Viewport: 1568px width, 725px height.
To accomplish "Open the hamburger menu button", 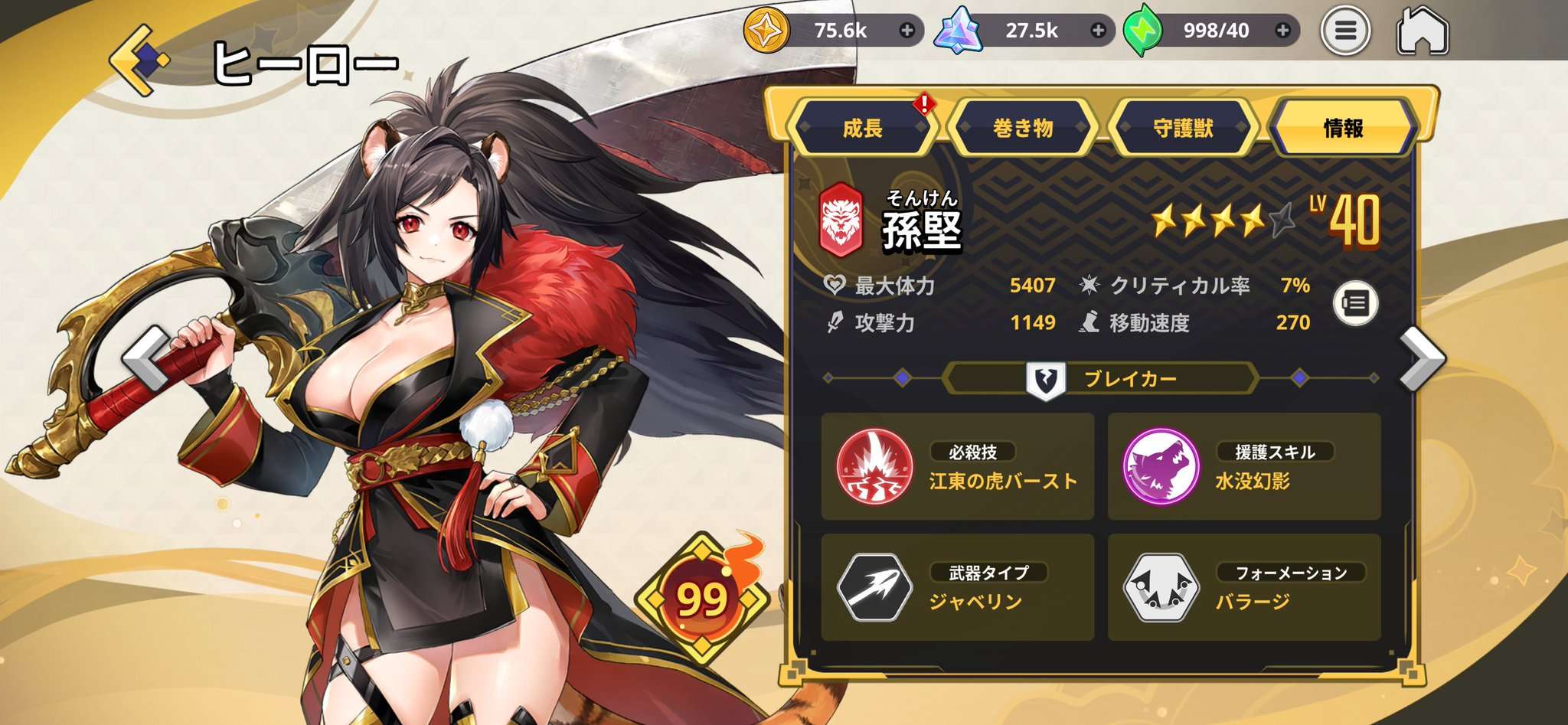I will (1345, 31).
